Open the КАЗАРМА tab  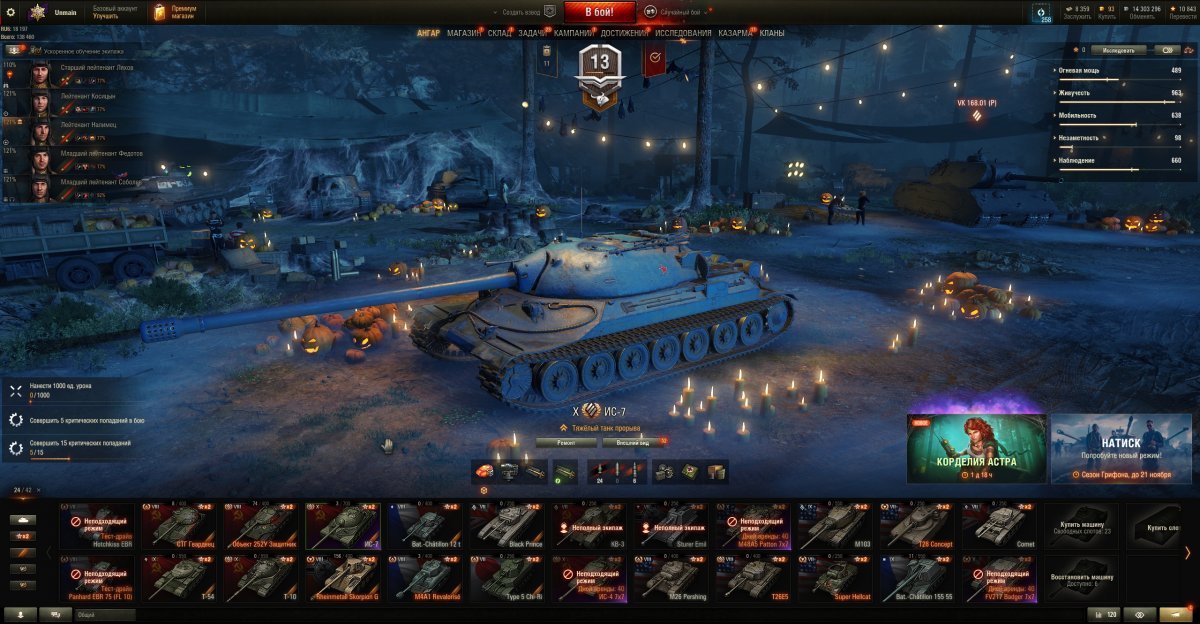tap(736, 33)
